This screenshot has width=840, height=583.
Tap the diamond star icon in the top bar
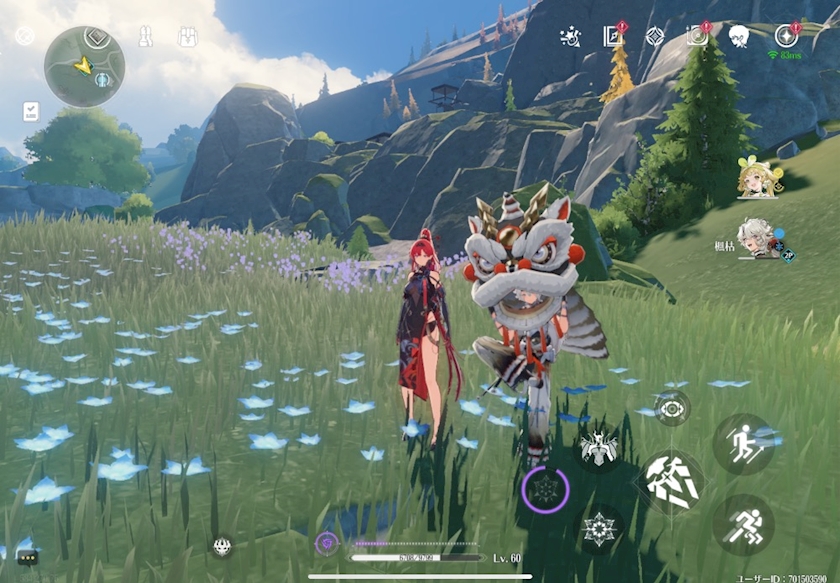tap(655, 37)
